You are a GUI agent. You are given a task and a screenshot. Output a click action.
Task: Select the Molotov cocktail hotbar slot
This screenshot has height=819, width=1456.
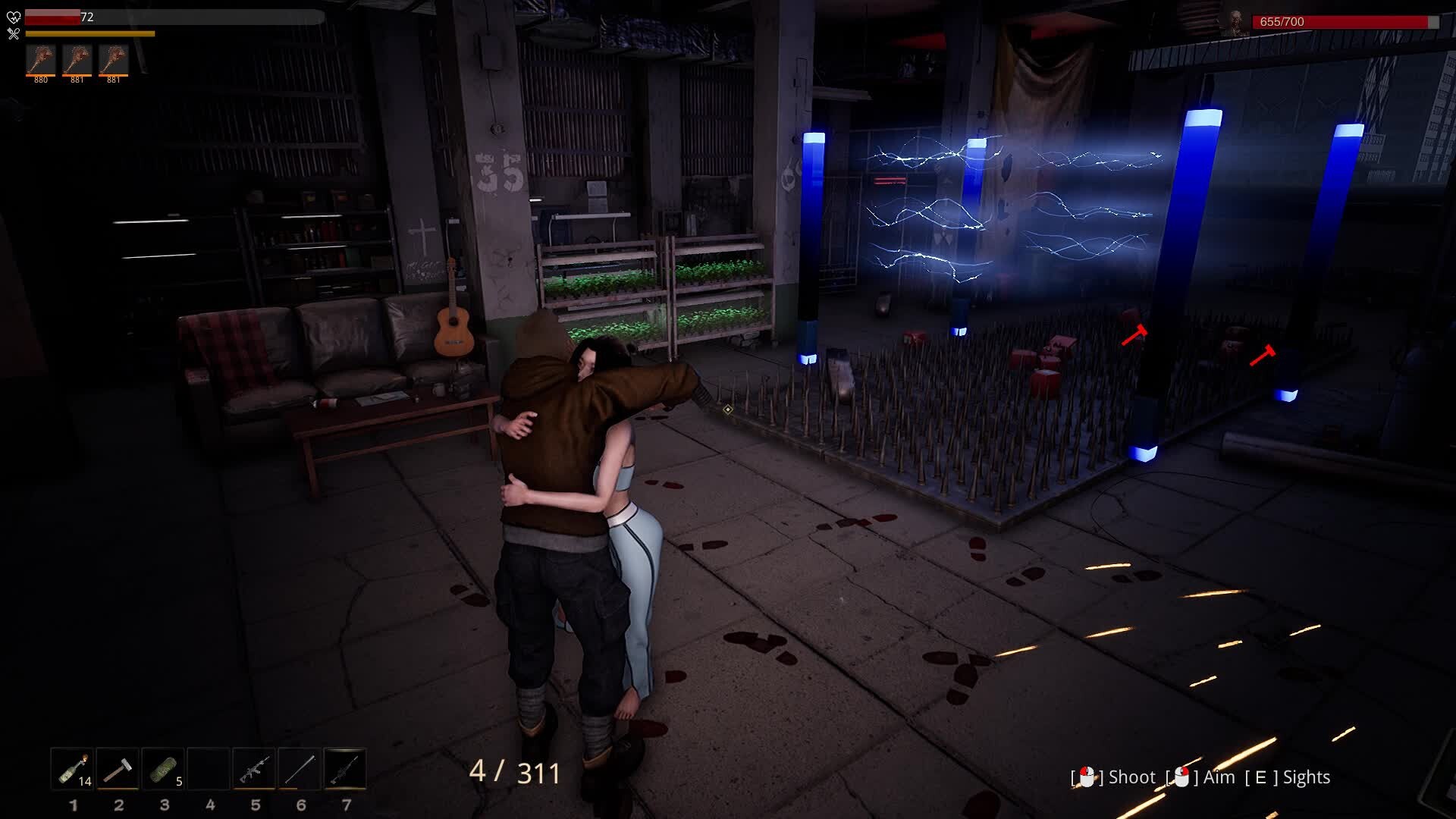(x=73, y=769)
